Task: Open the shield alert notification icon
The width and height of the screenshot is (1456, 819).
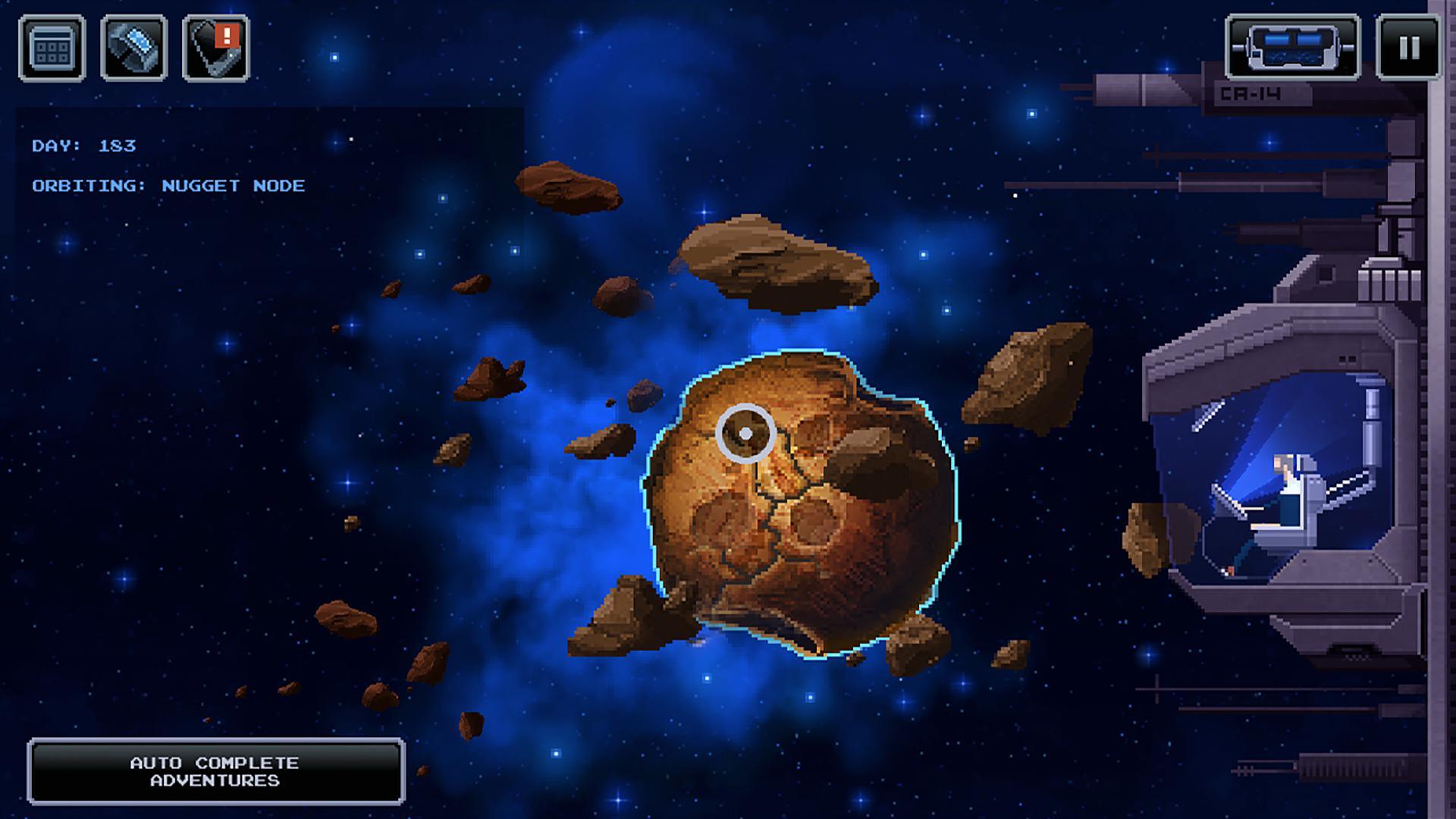Action: [x=215, y=46]
